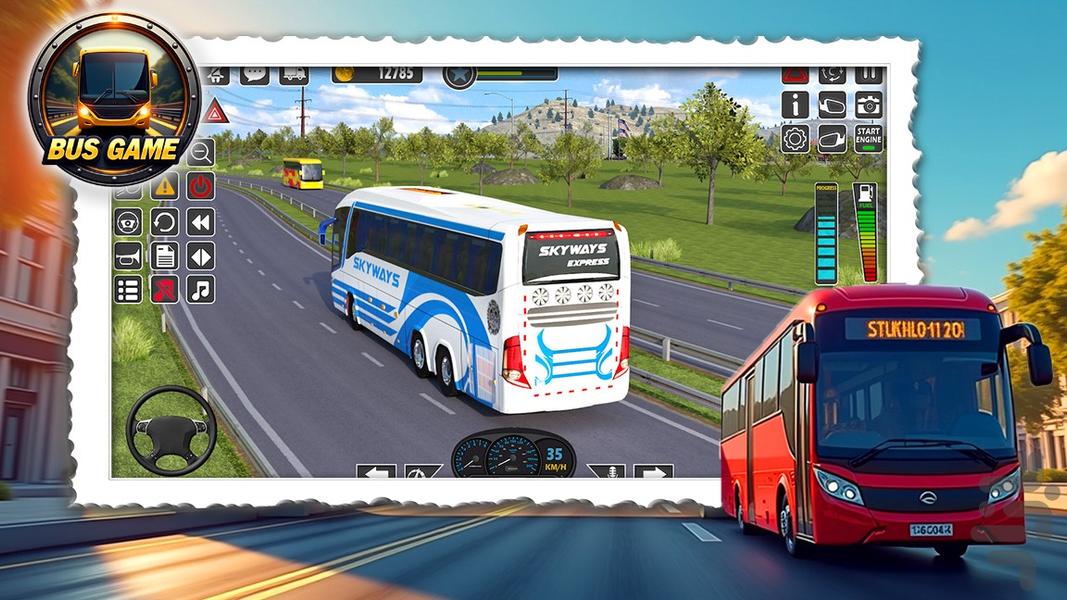Image resolution: width=1067 pixels, height=600 pixels.
Task: Choose the steering wheel mode icon
Action: point(128,221)
